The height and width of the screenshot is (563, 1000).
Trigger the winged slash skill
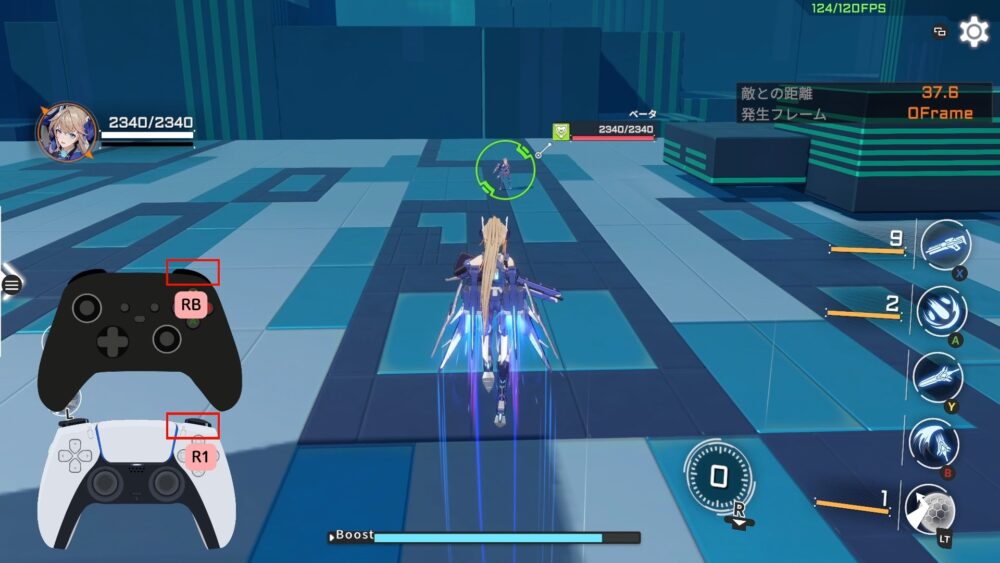(x=934, y=443)
